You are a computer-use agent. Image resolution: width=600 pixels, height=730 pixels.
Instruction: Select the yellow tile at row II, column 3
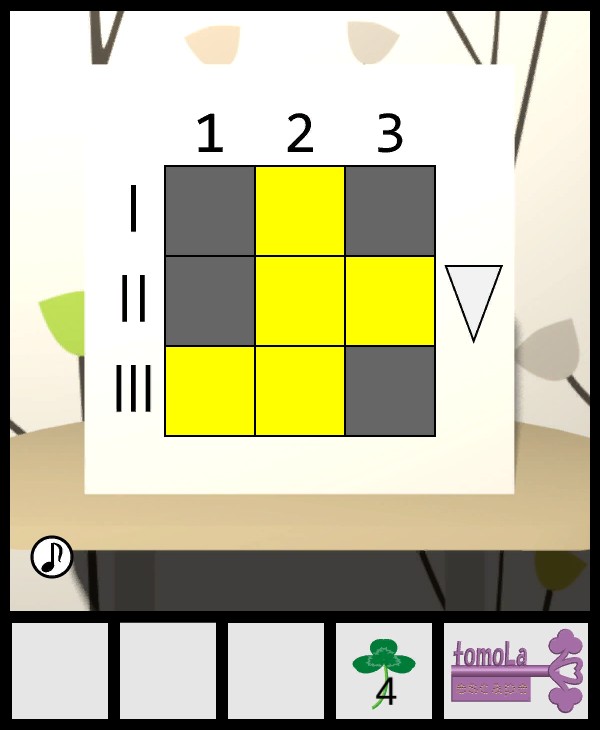click(390, 301)
